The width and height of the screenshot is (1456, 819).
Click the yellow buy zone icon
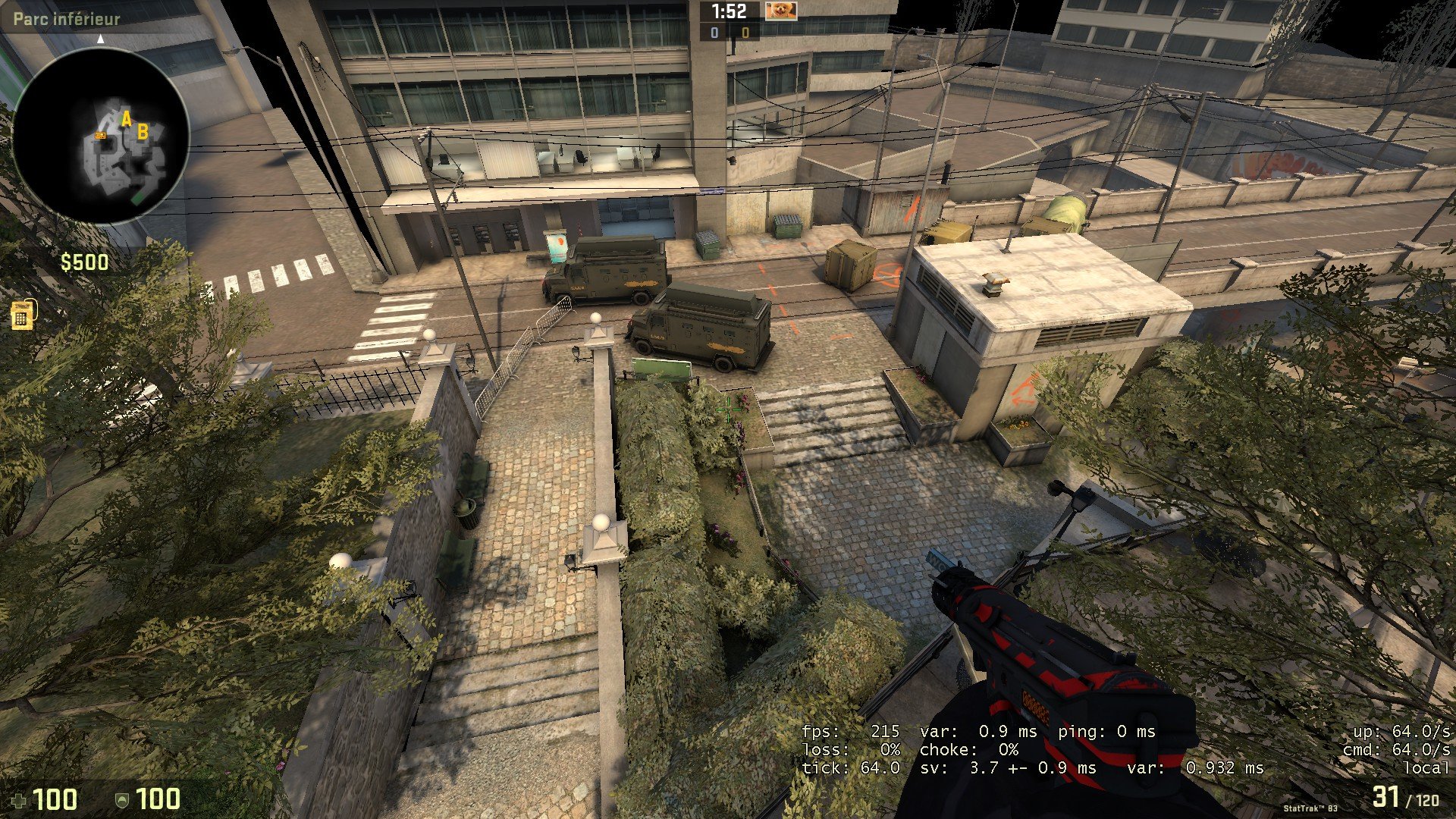pos(22,315)
